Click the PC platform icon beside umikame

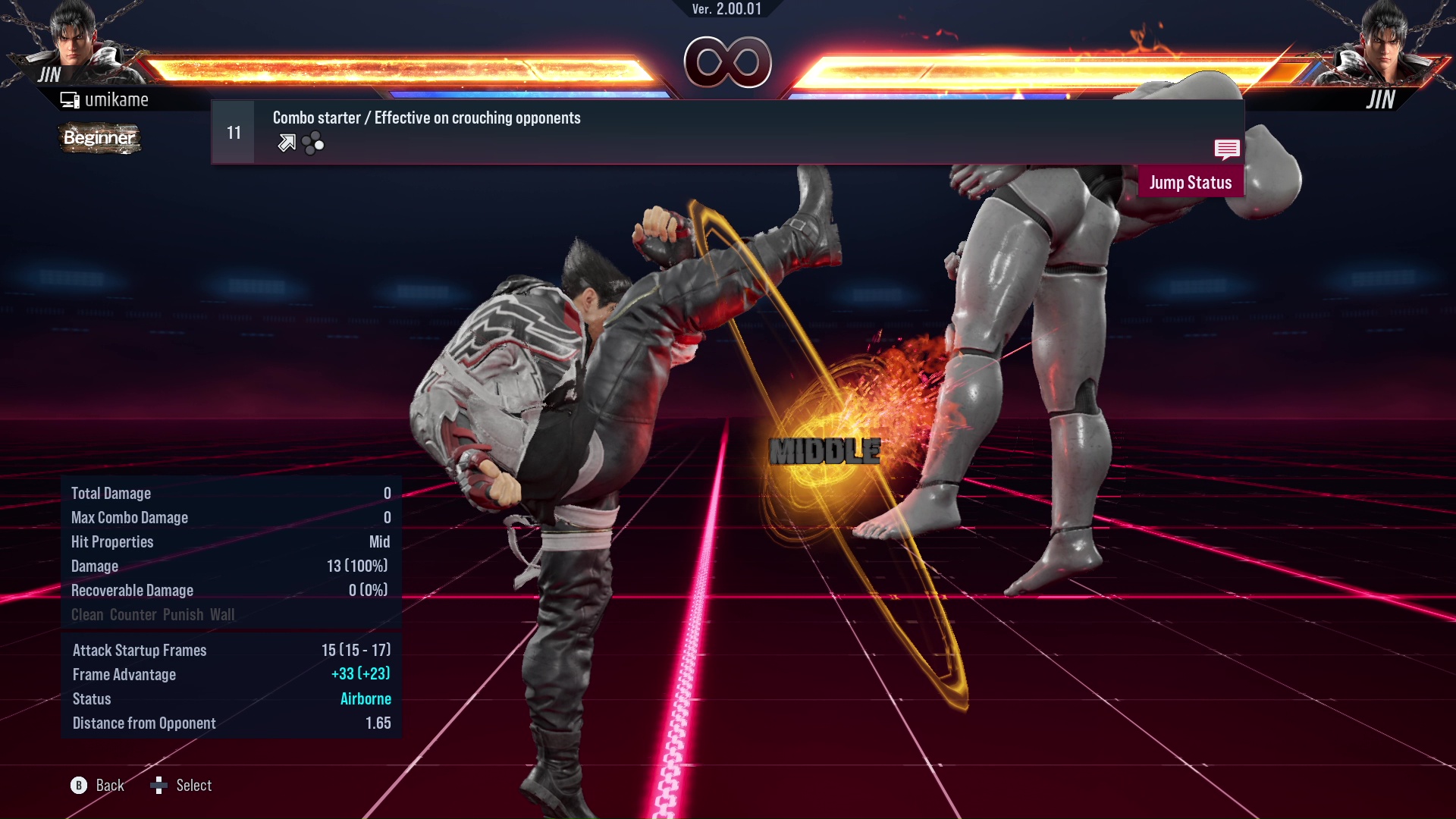click(x=70, y=99)
